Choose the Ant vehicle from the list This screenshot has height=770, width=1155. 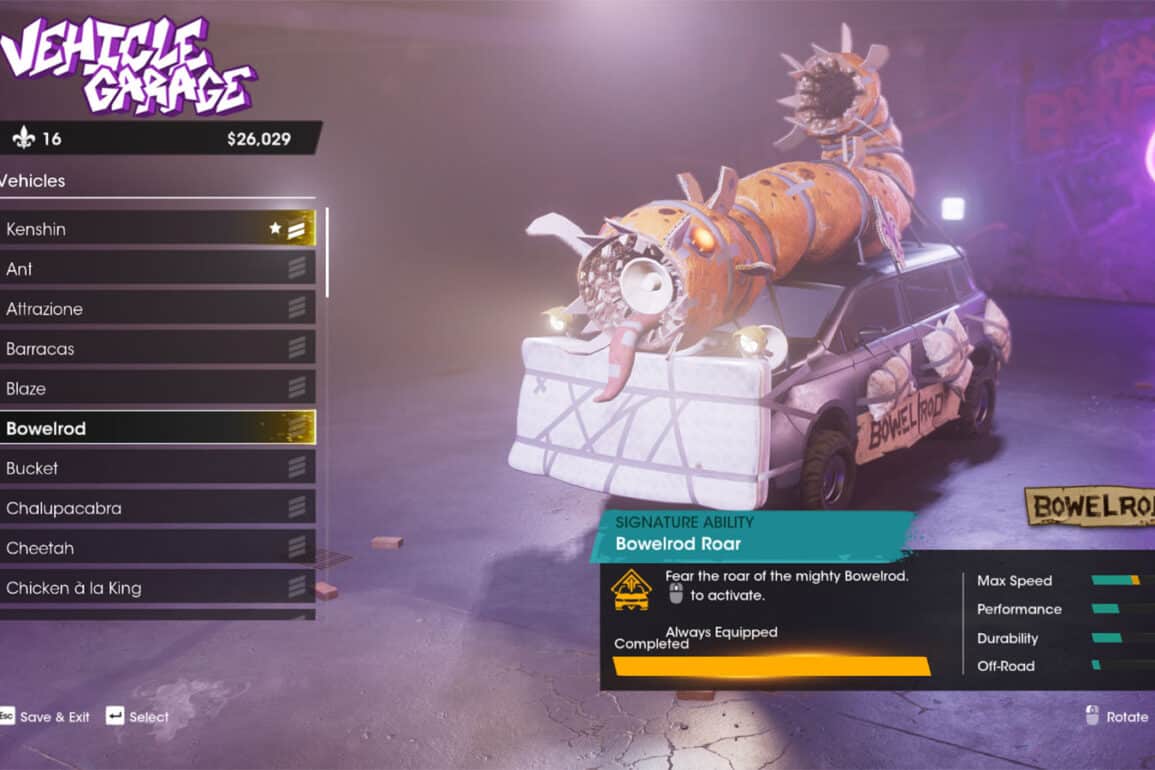click(158, 269)
